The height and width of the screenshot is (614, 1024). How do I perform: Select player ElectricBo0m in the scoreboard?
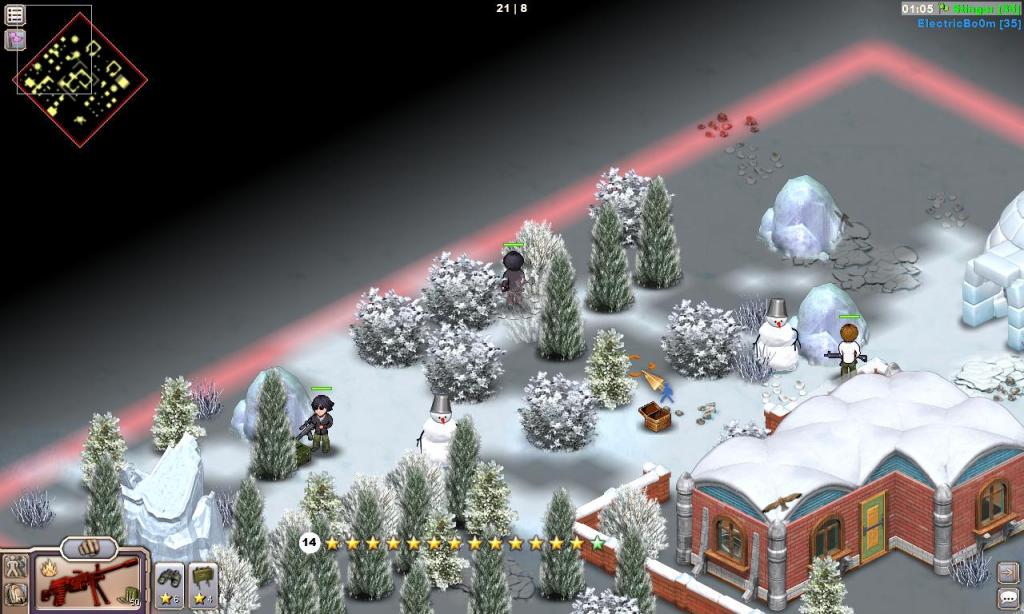[968, 23]
